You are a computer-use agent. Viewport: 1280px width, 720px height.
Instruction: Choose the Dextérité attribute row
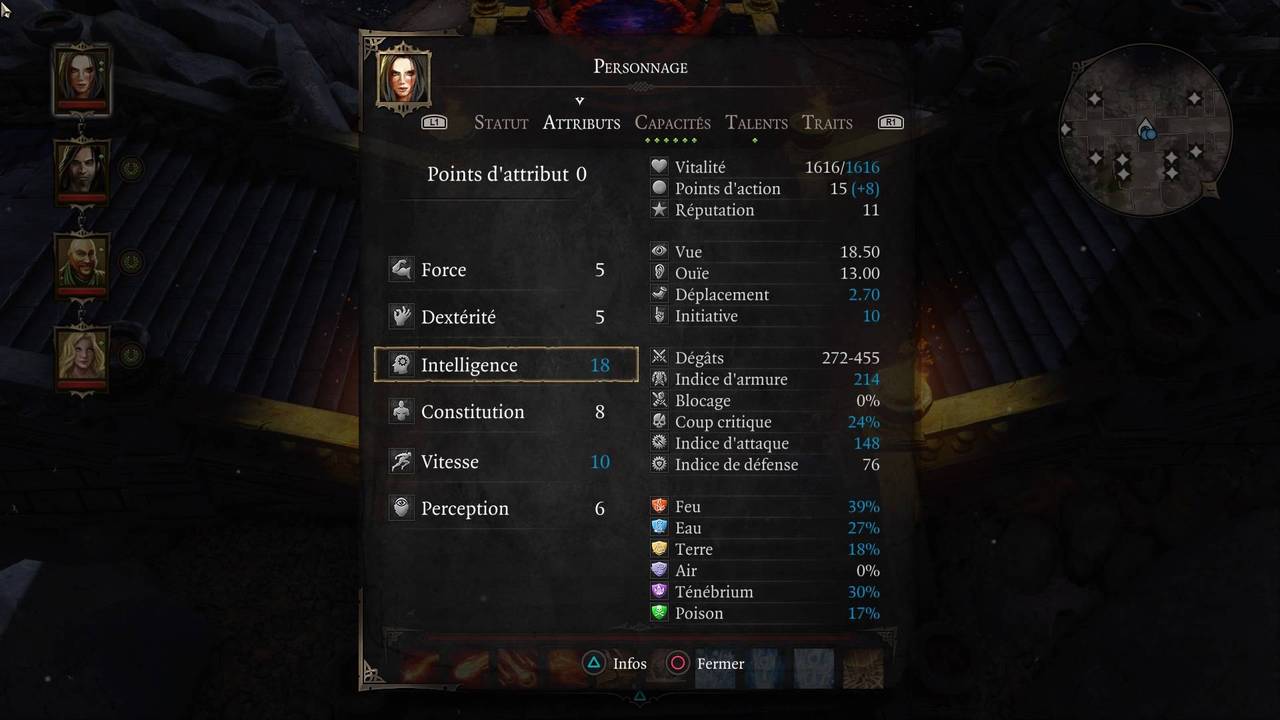coord(505,317)
